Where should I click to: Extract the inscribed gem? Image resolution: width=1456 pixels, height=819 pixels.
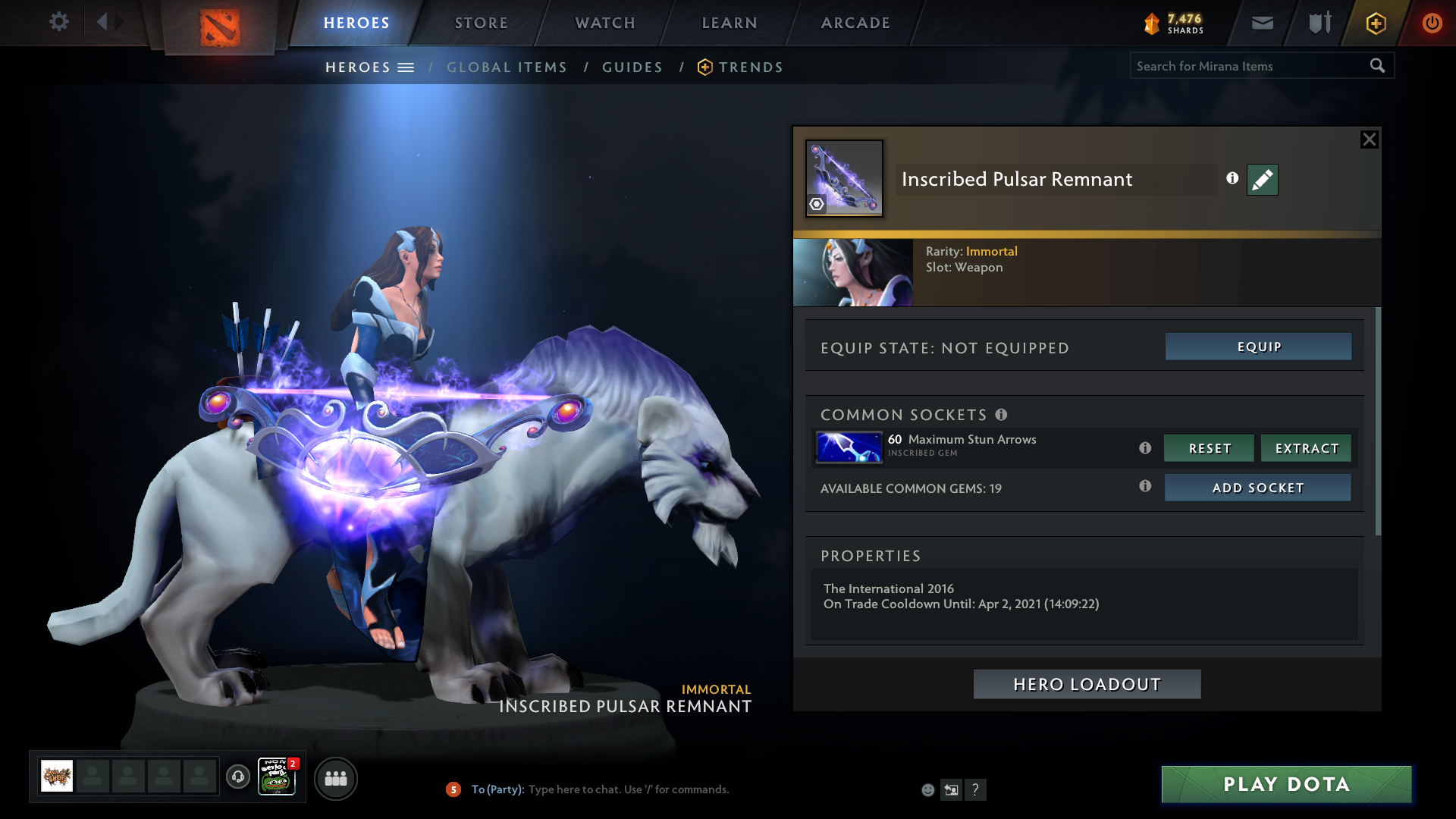[1306, 448]
